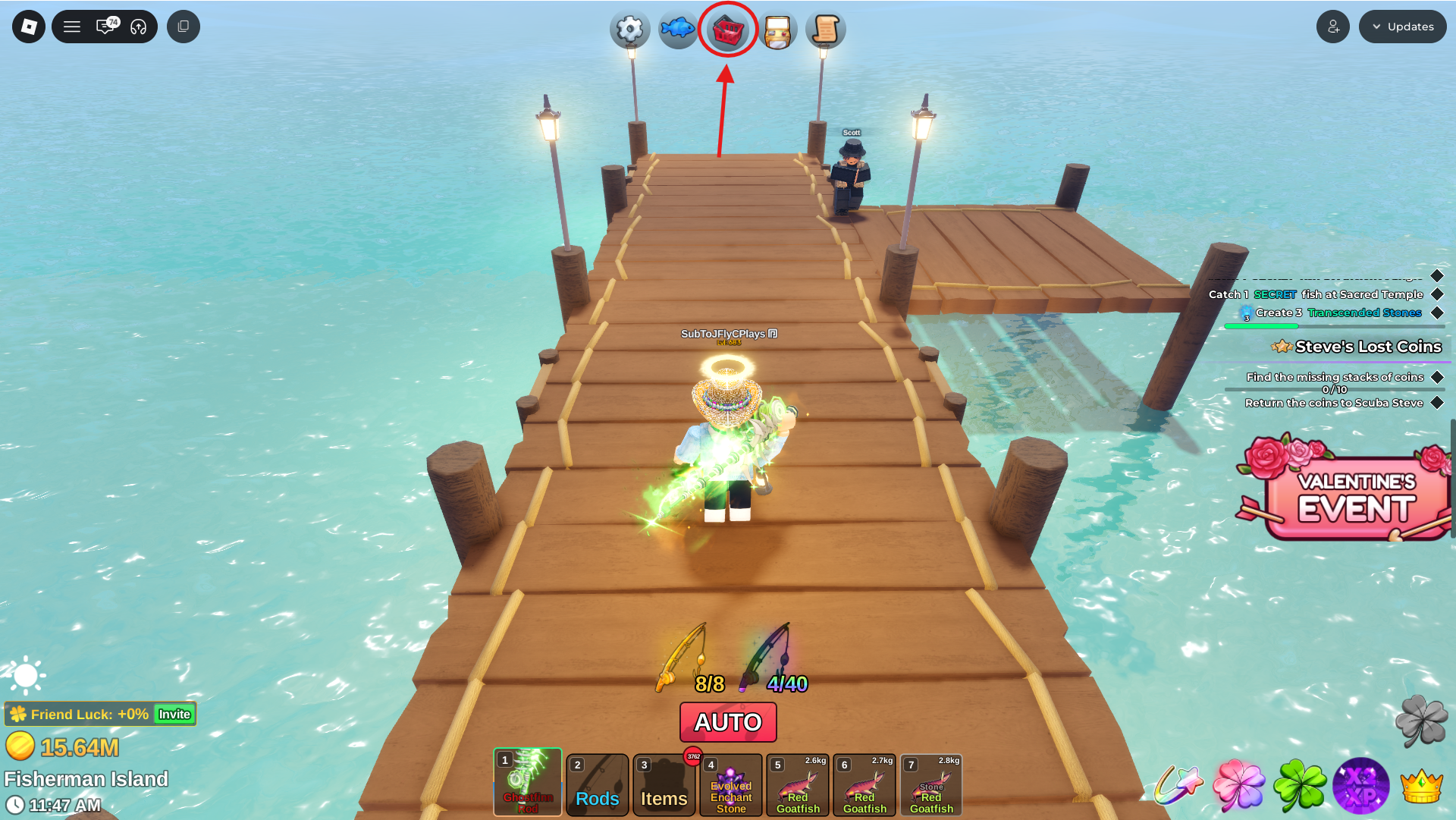Select the Ghostfinn Rod hotbar slot
This screenshot has width=1456, height=820.
coord(528,782)
